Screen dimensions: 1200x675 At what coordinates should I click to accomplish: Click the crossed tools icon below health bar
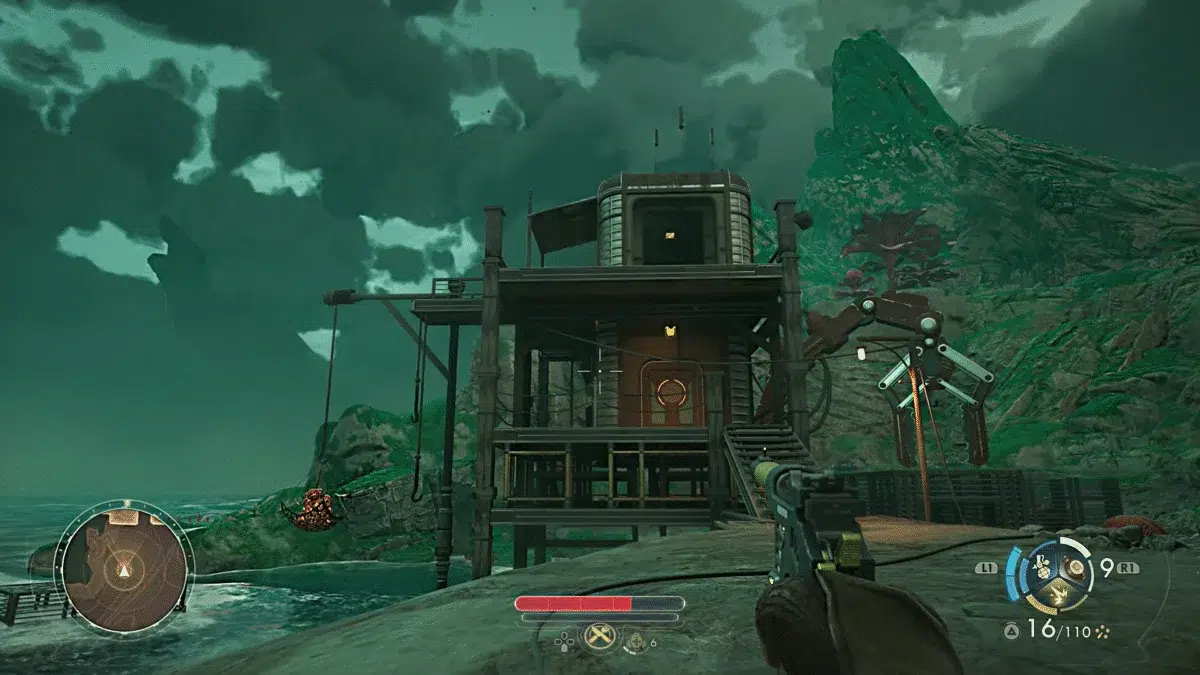coord(599,634)
